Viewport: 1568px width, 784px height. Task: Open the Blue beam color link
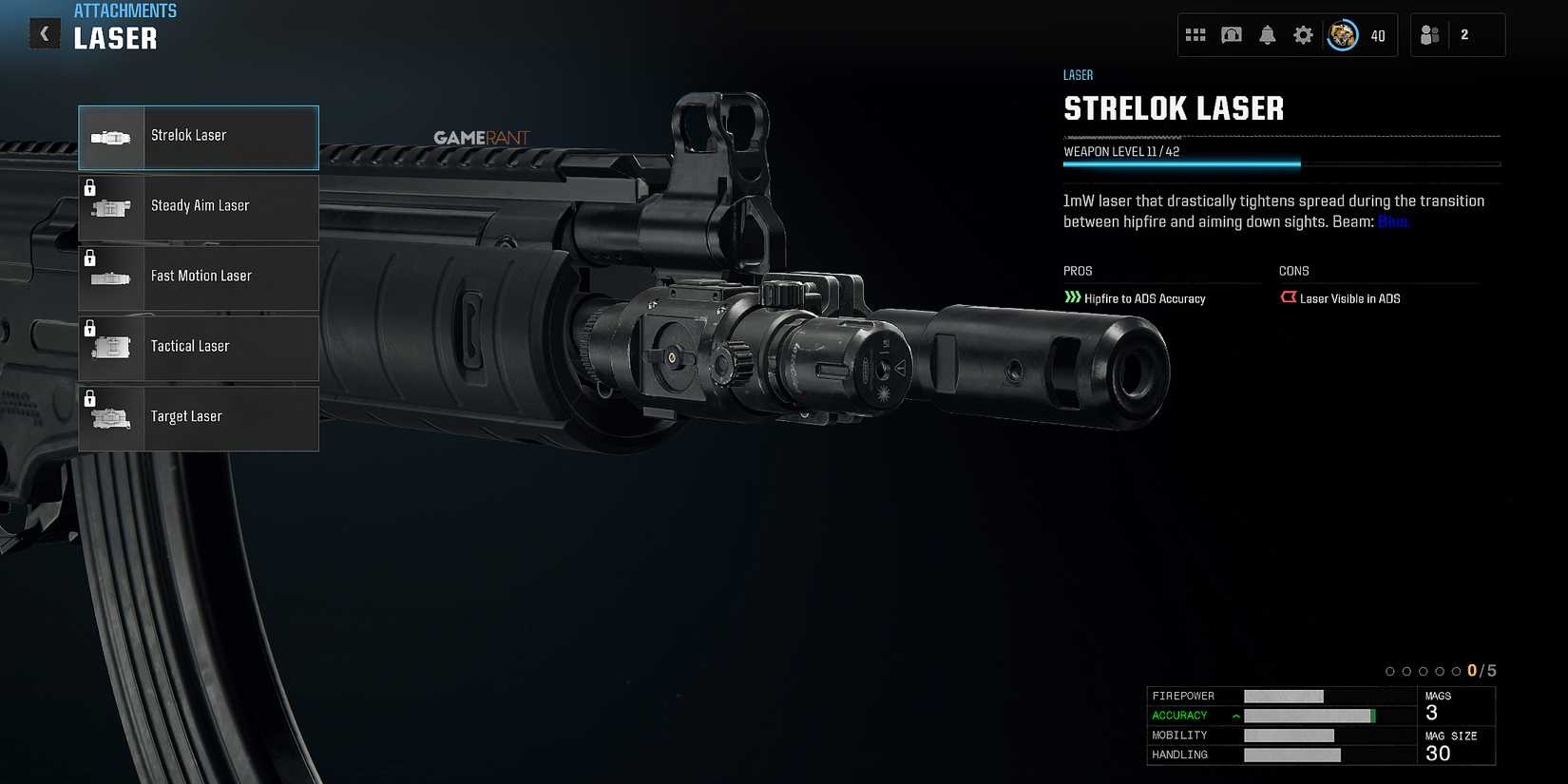pos(1393,220)
